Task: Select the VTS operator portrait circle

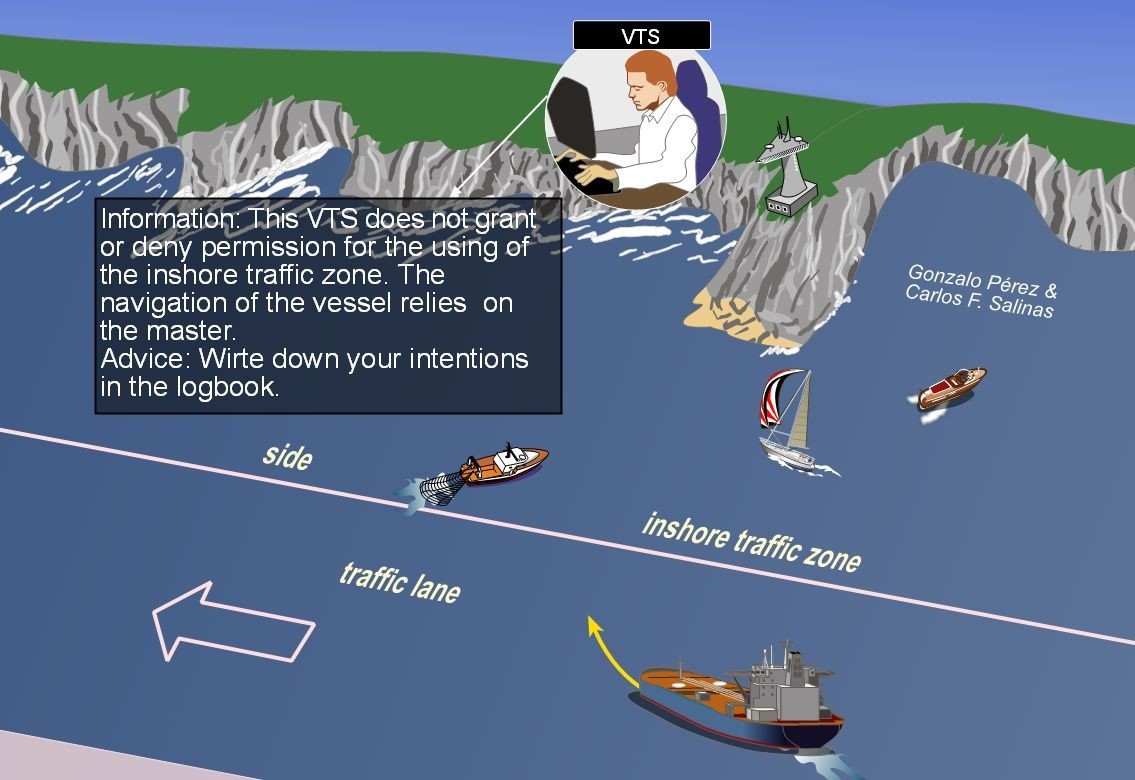Action: click(x=635, y=122)
